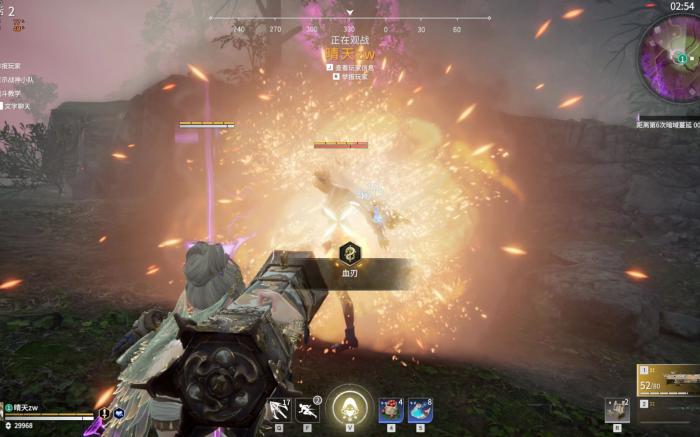The image size is (700, 437).
Task: Open the 文字聊天 text chat option
Action: click(17, 104)
